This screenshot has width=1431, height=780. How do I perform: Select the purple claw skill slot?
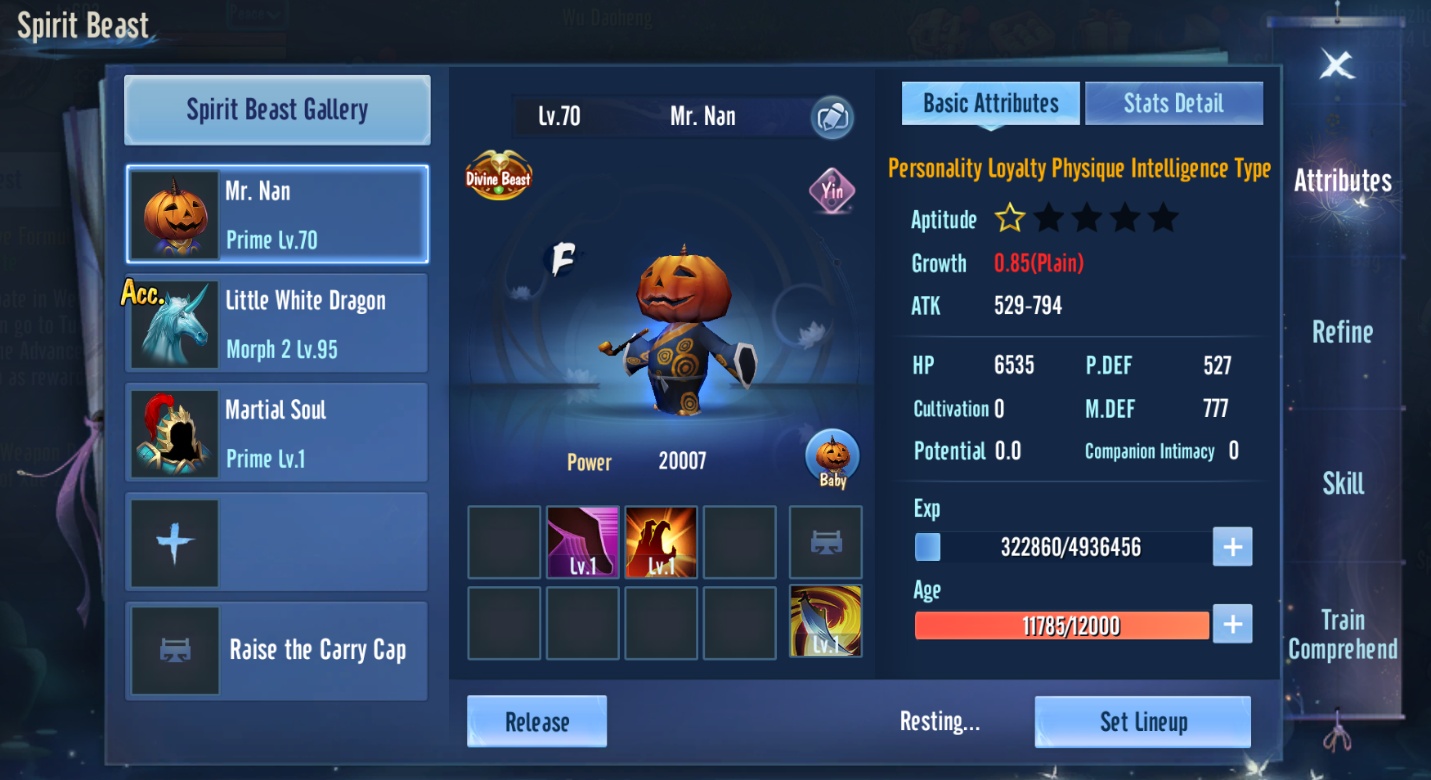(x=583, y=542)
